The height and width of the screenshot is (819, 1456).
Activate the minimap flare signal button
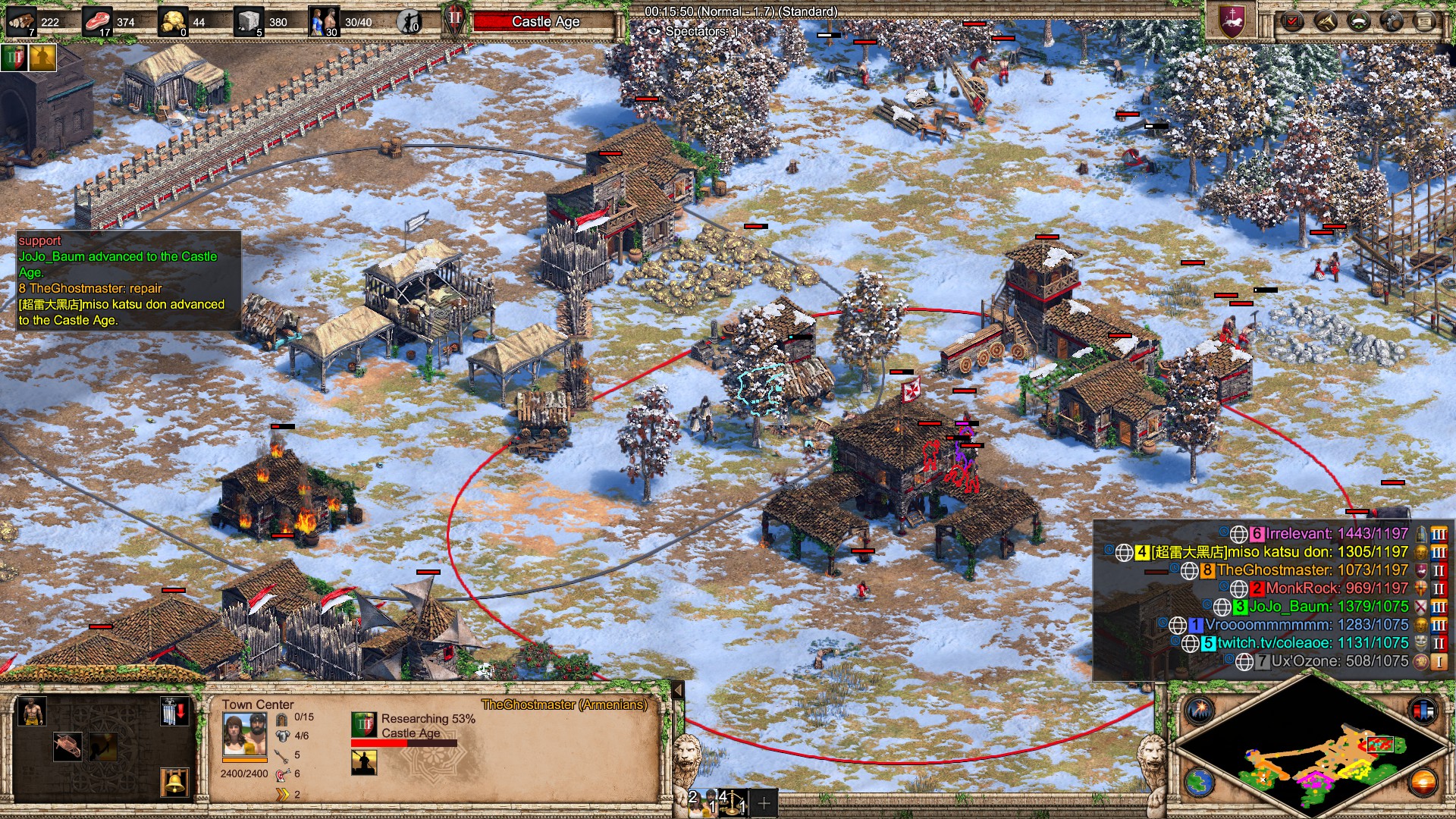click(x=1200, y=711)
